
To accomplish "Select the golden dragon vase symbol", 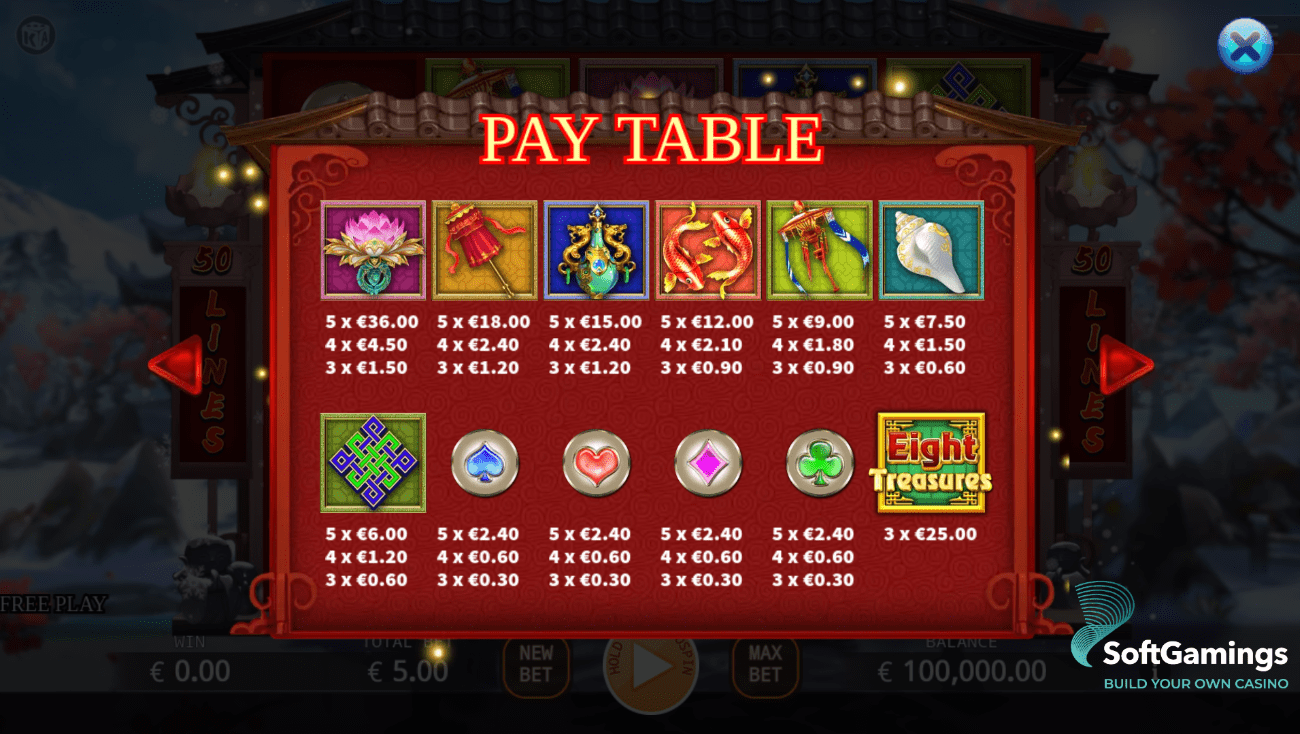I will pos(596,250).
